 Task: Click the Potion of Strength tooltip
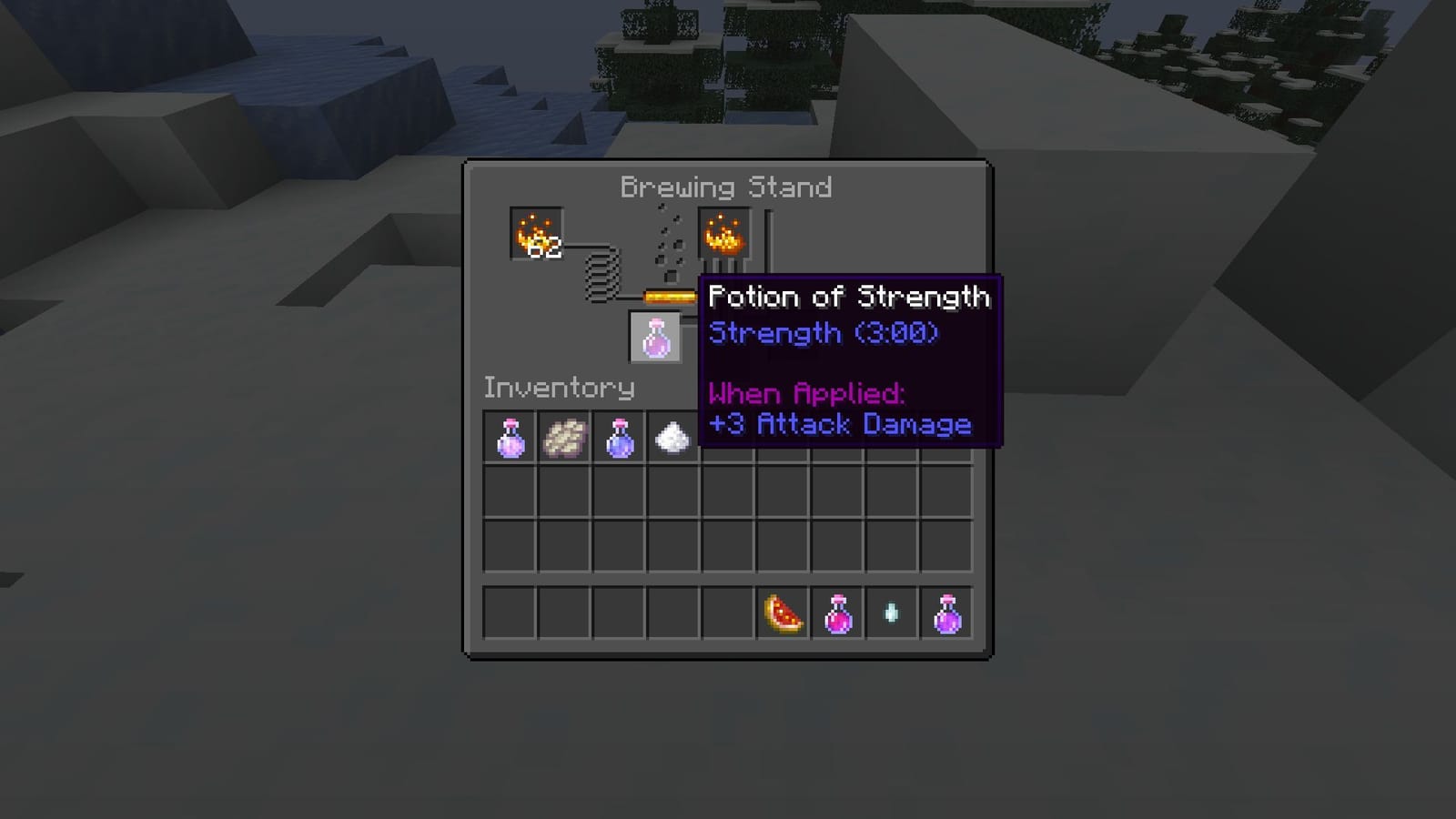click(851, 359)
